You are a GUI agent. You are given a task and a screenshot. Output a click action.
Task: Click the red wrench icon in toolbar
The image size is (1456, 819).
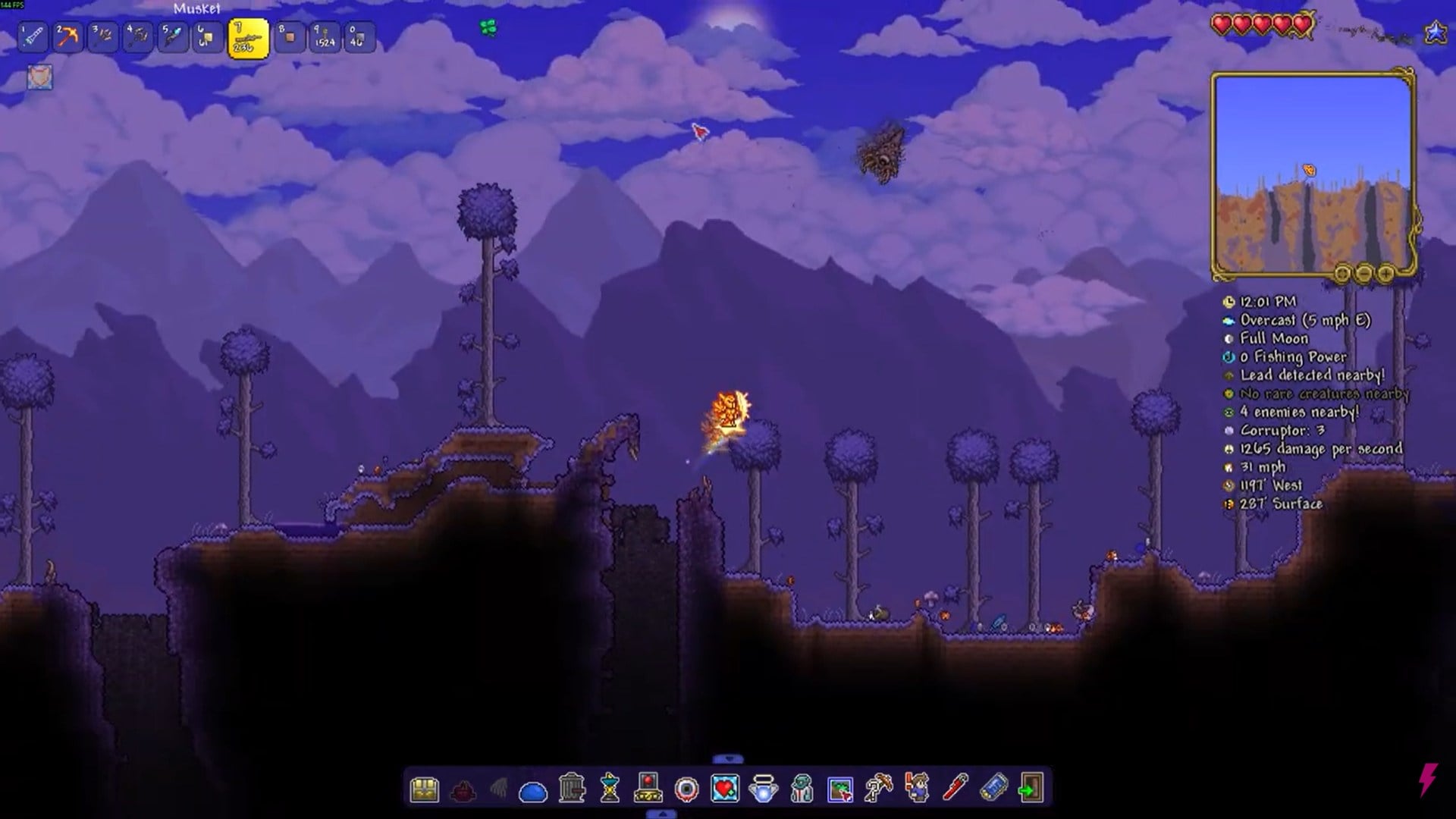point(955,789)
